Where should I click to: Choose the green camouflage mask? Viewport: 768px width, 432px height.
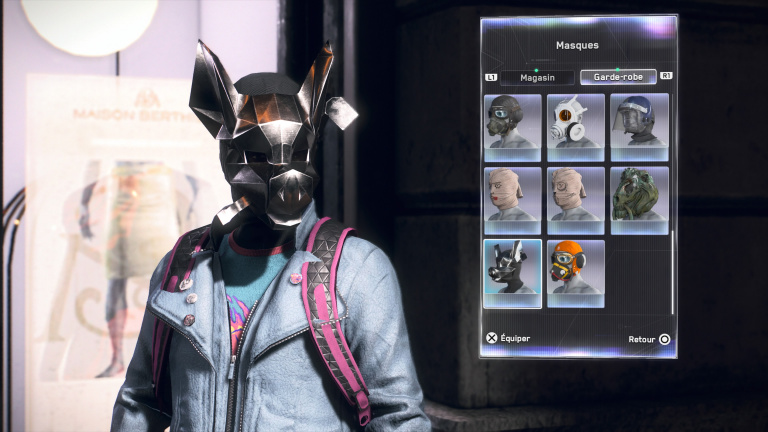[x=639, y=200]
